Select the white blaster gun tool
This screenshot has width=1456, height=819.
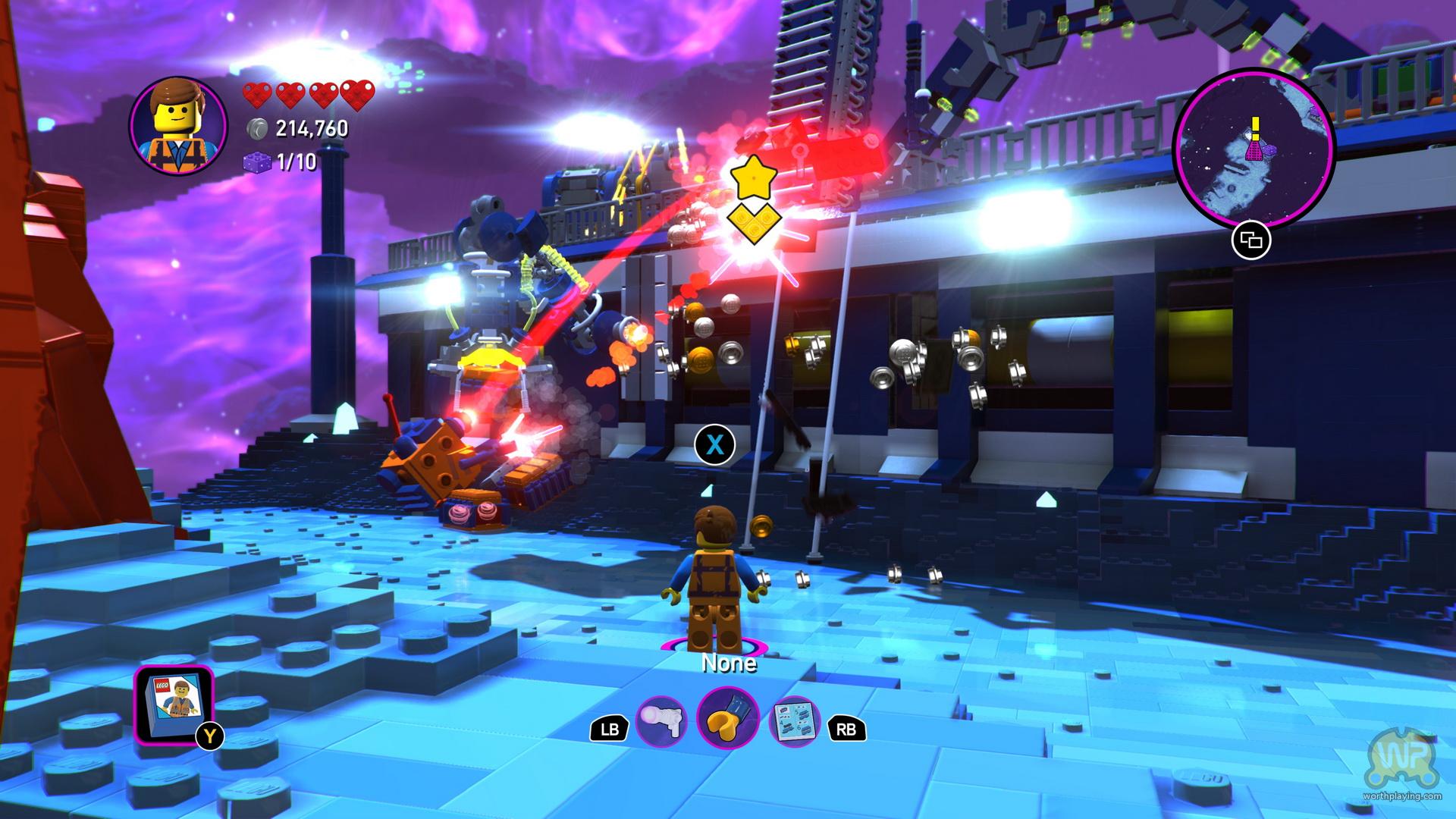(x=661, y=722)
